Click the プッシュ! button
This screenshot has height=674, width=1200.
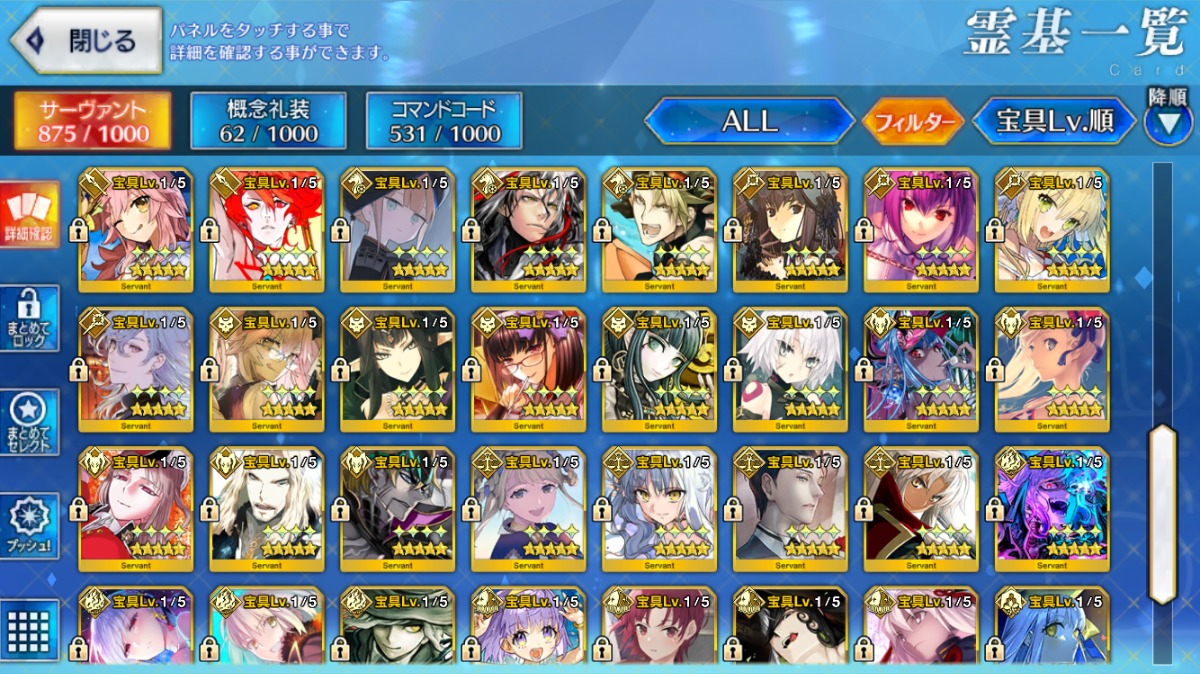[29, 525]
